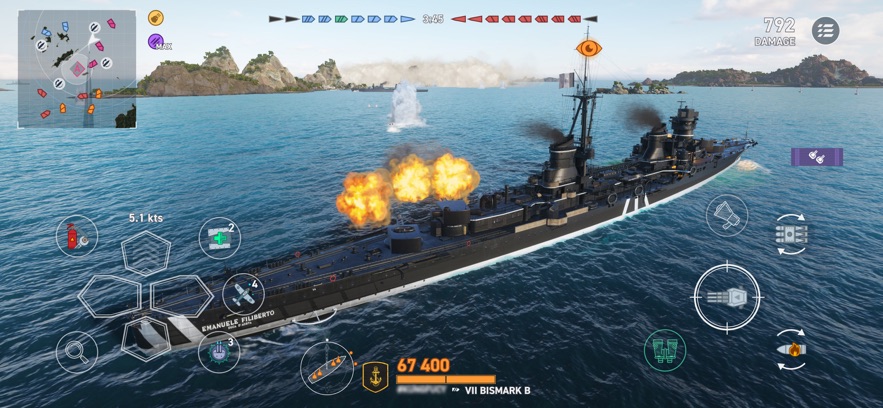Set throttle to ahead with top hexagon
Viewport: 883px width, 408px height.
coord(146,252)
